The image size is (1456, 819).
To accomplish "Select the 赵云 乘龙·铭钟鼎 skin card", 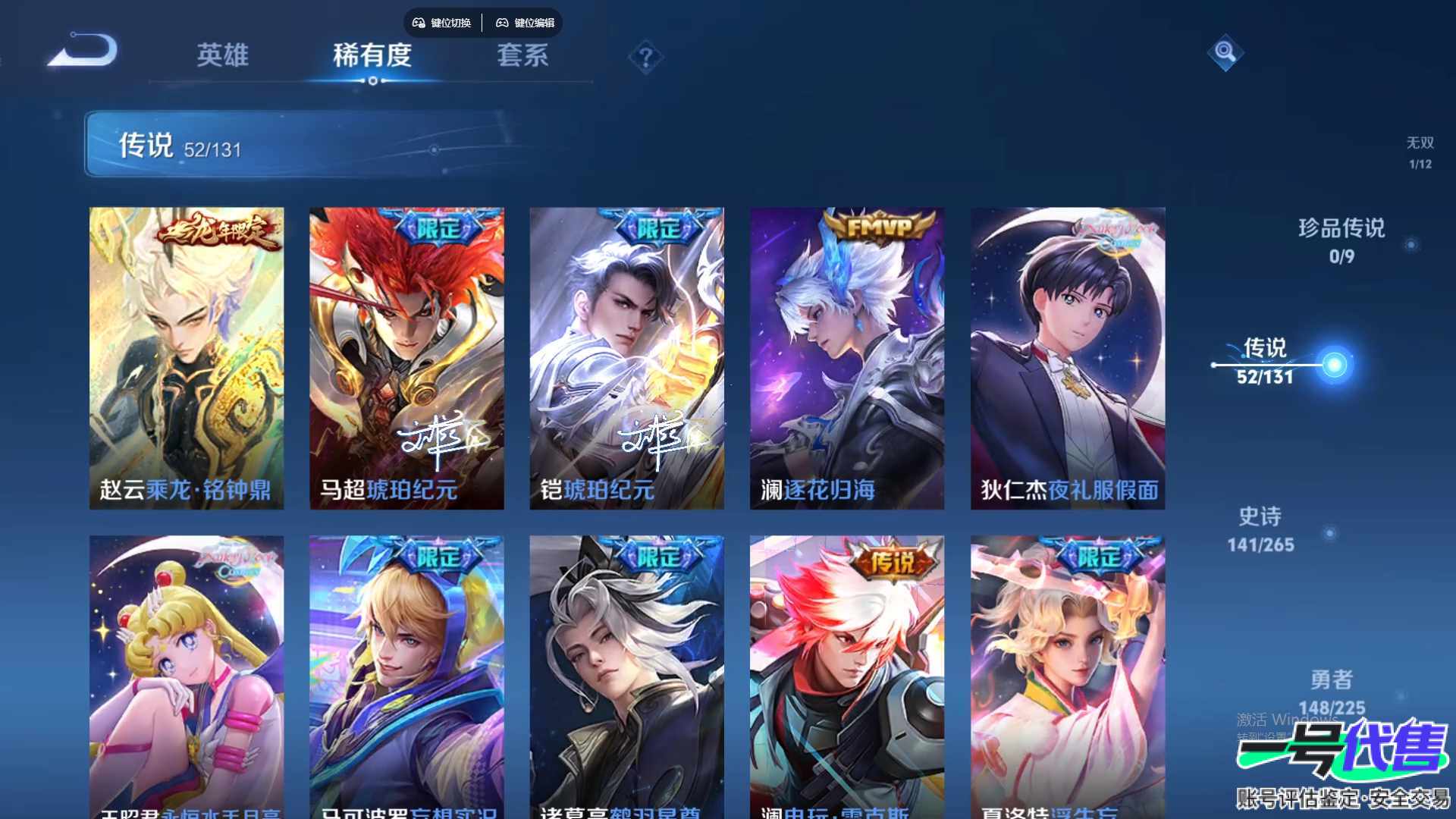I will tap(187, 358).
